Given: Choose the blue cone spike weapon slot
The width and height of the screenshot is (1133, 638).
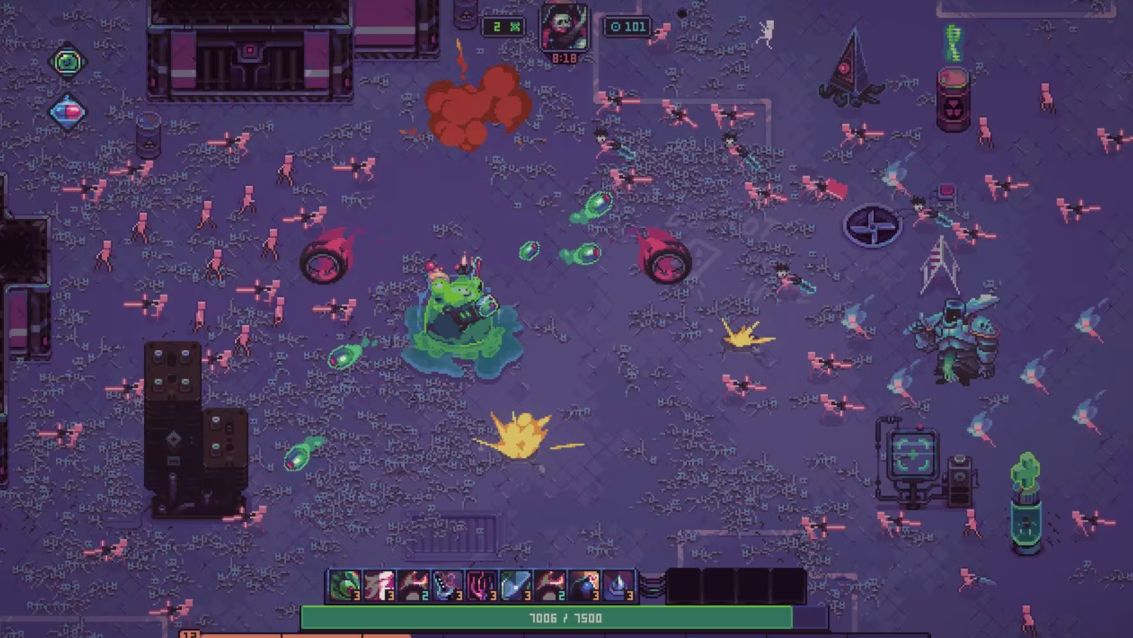Looking at the screenshot, I should [619, 585].
